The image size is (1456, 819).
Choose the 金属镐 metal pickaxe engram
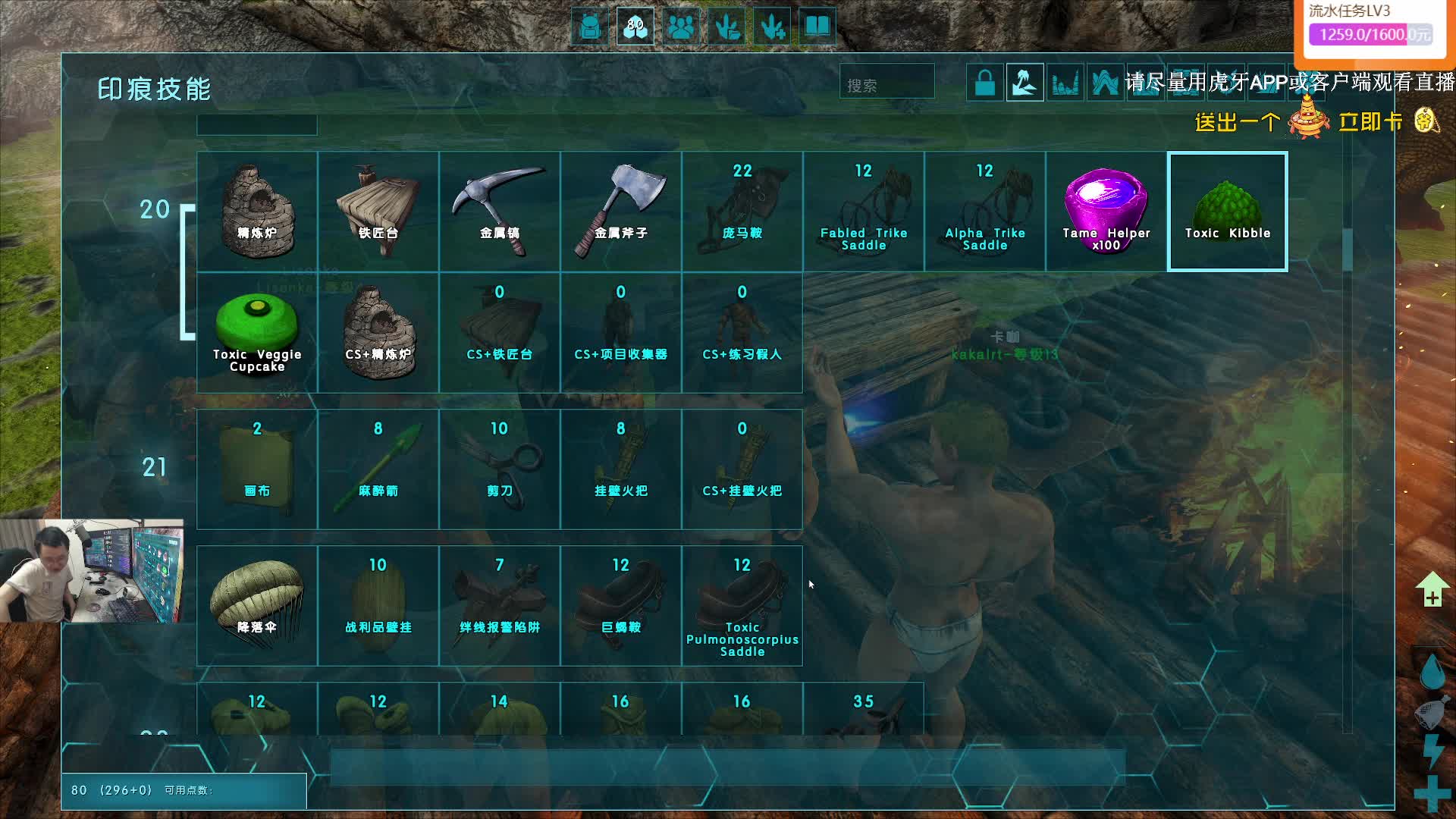click(499, 211)
